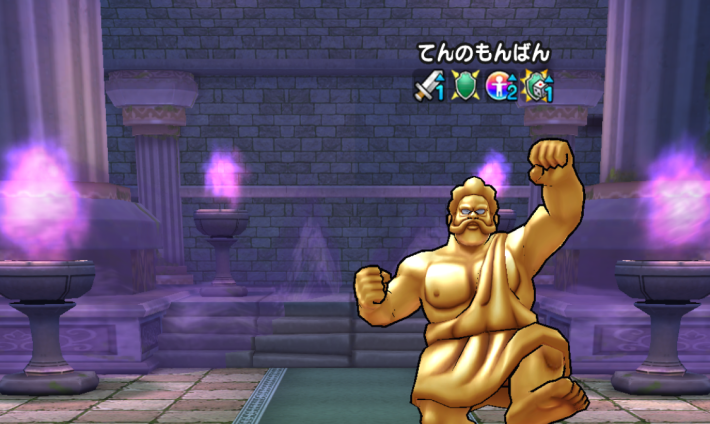Inspect the rainbow orb figure buff icon
The height and width of the screenshot is (424, 710).
tap(501, 87)
